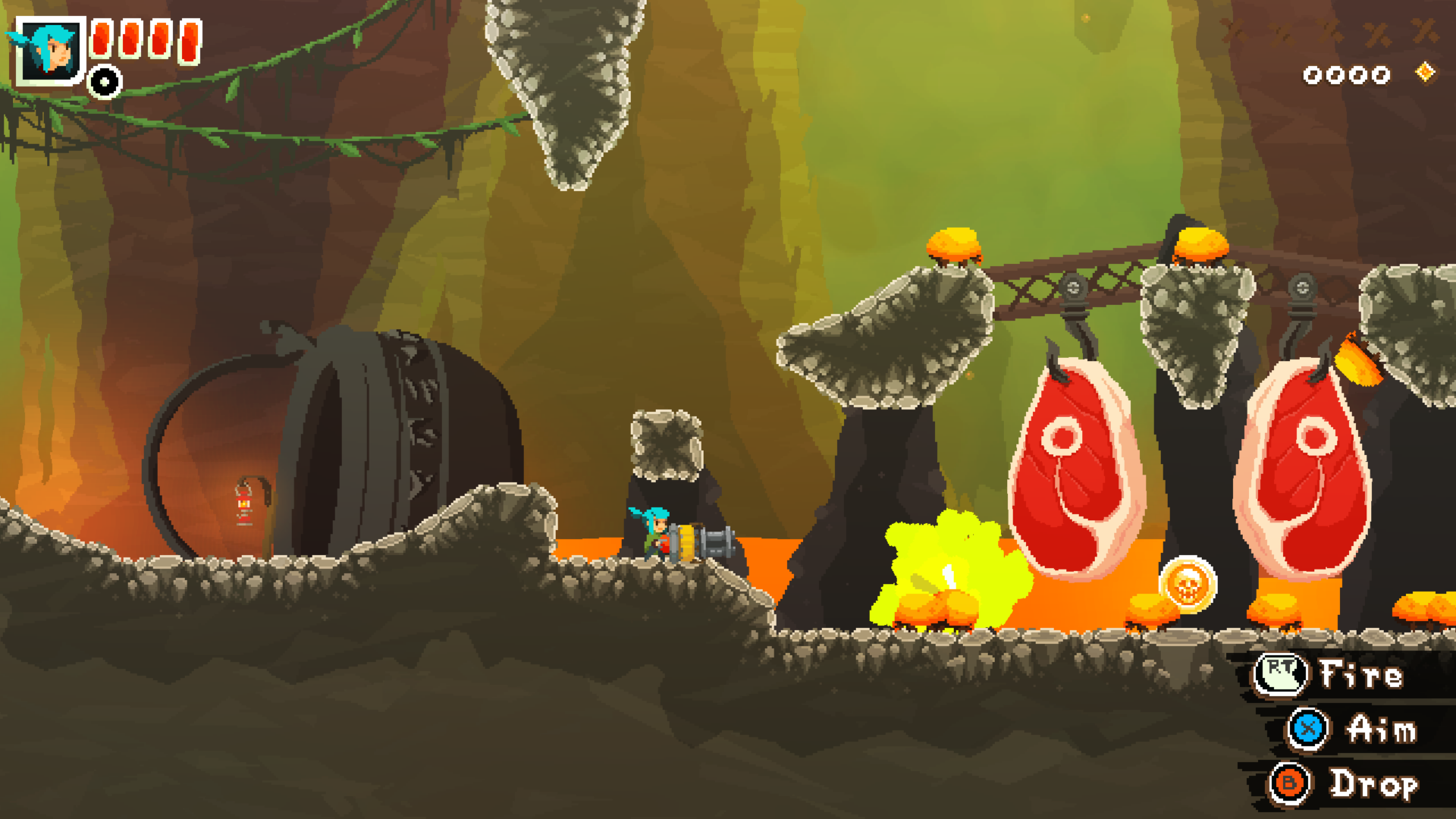Click the orange gem currency icon
The height and width of the screenshot is (819, 1456).
1426,73
